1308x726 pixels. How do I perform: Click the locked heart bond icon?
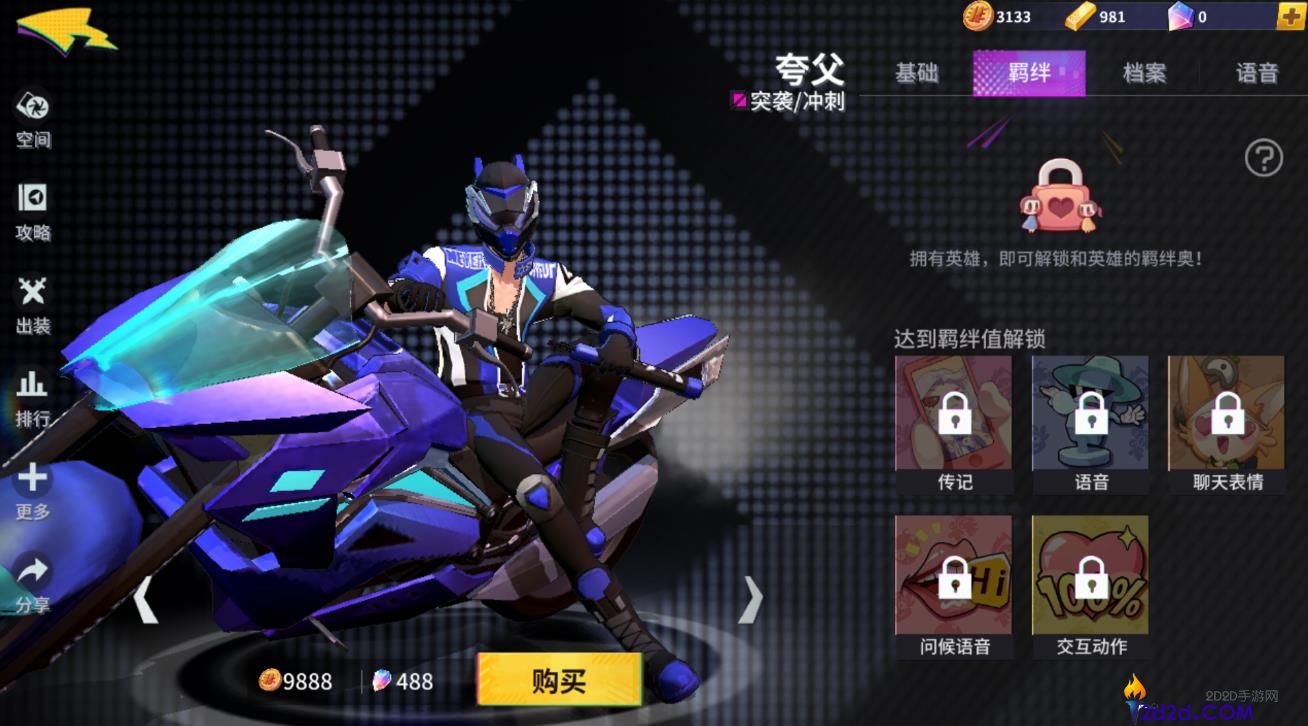click(x=1060, y=200)
